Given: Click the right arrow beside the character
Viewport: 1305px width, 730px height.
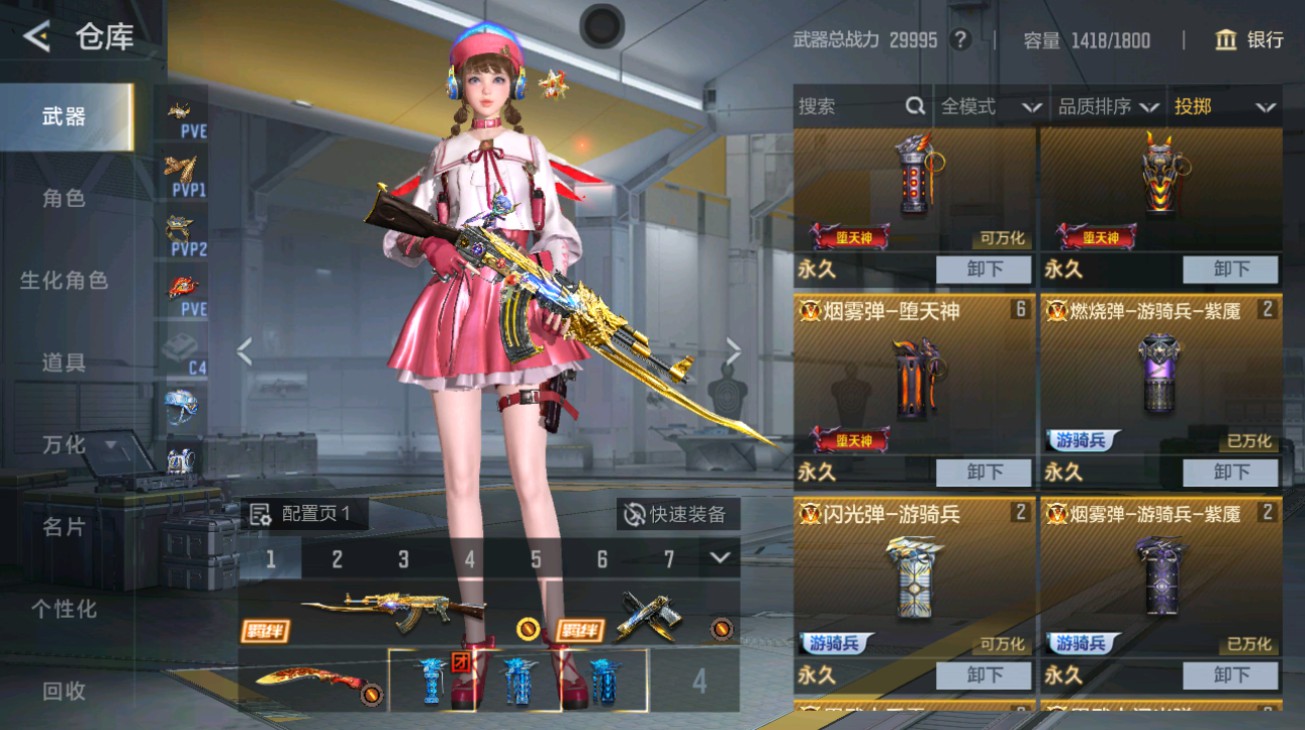Looking at the screenshot, I should coord(733,352).
